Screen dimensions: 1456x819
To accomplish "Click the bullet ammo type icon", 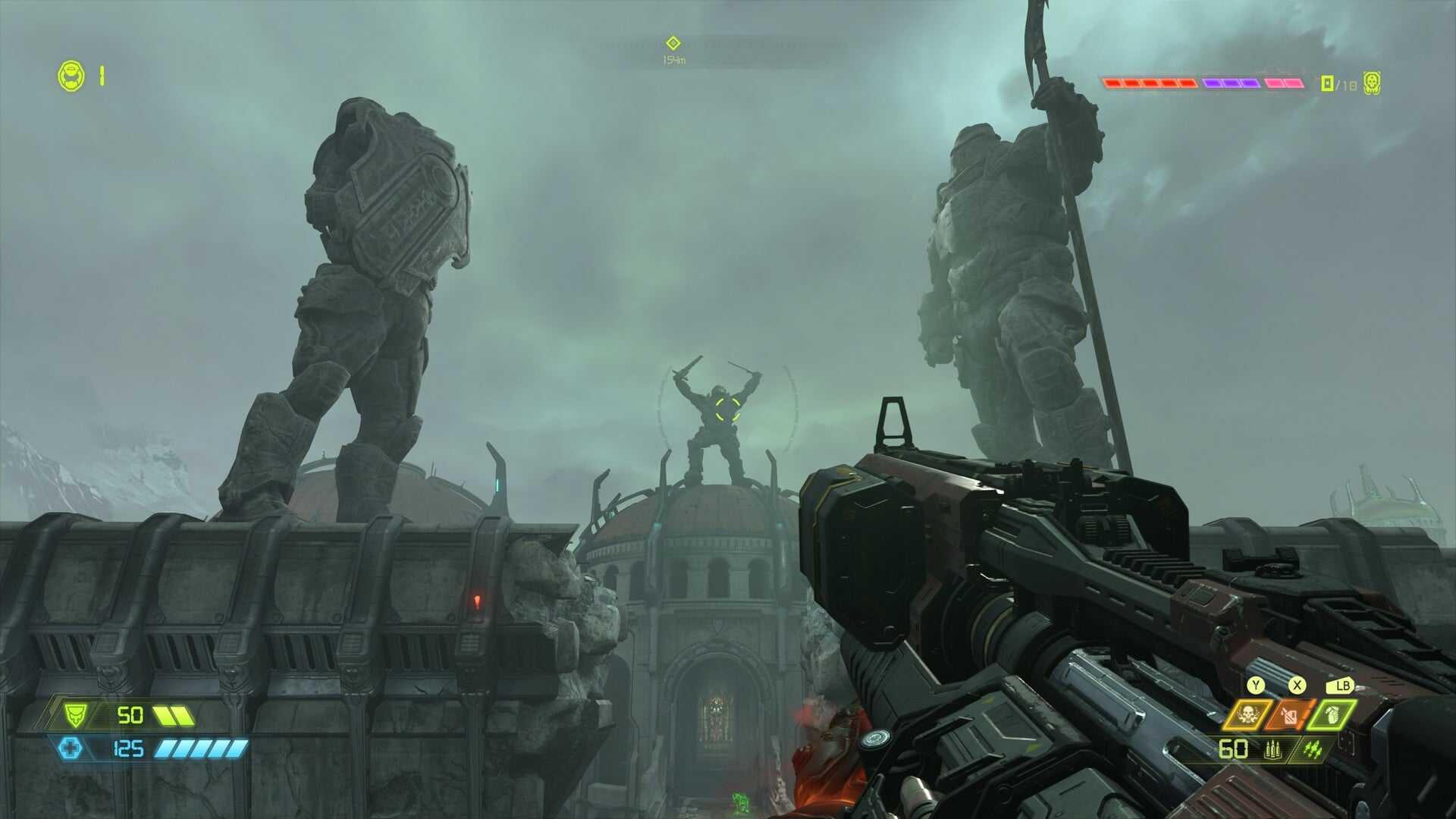I will pos(1272,750).
